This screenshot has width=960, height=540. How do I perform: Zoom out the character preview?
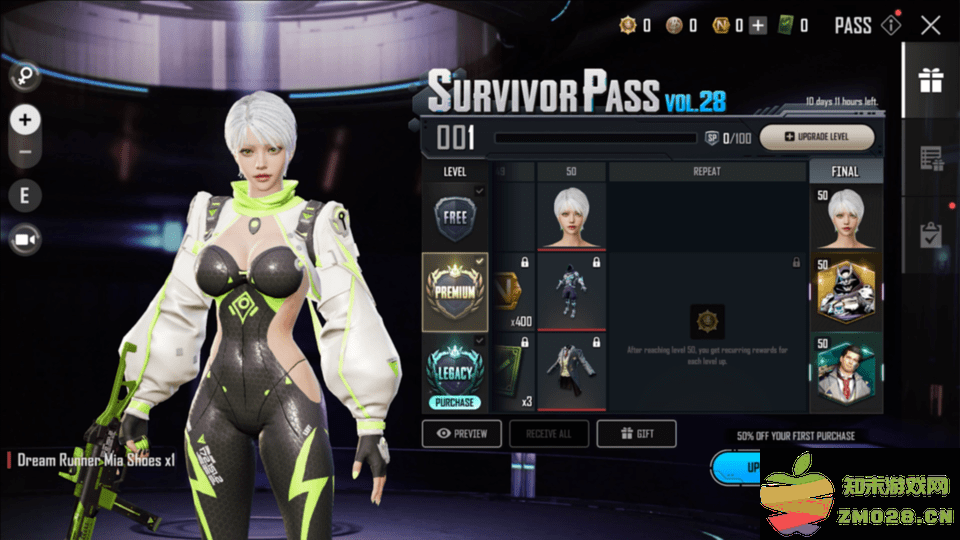[x=25, y=153]
